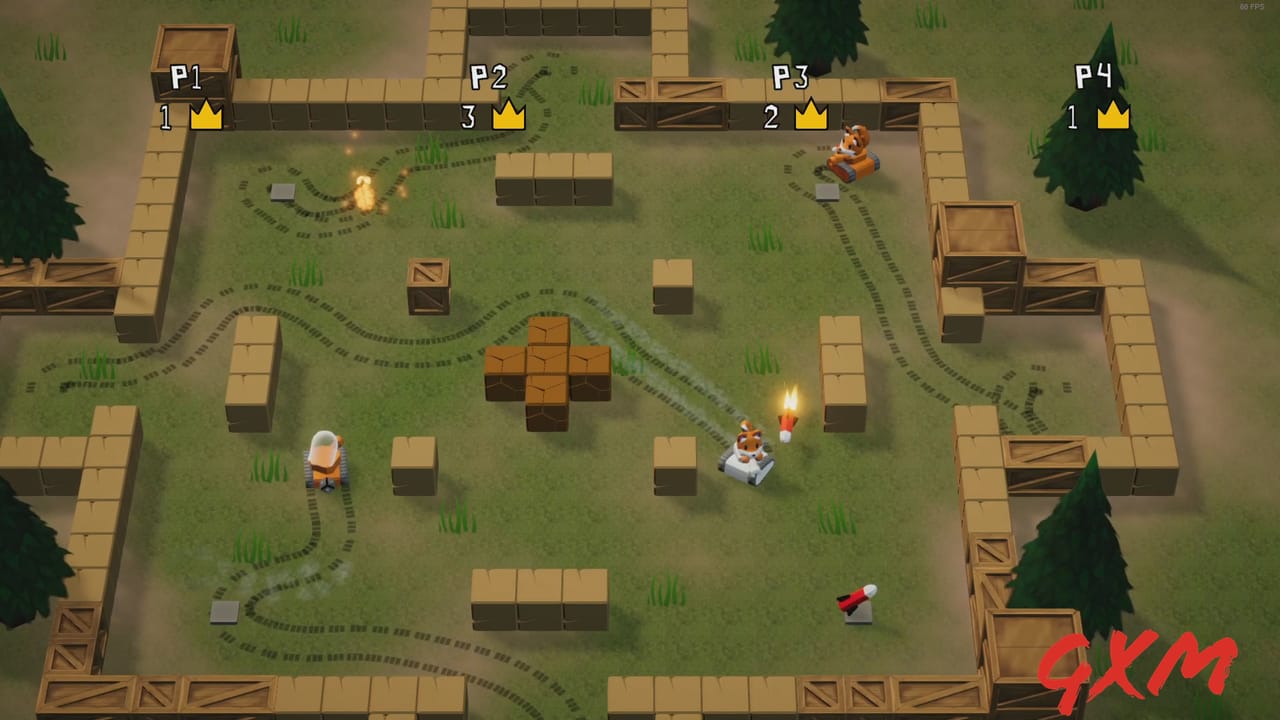Select the P4 crown icon

1112,117
